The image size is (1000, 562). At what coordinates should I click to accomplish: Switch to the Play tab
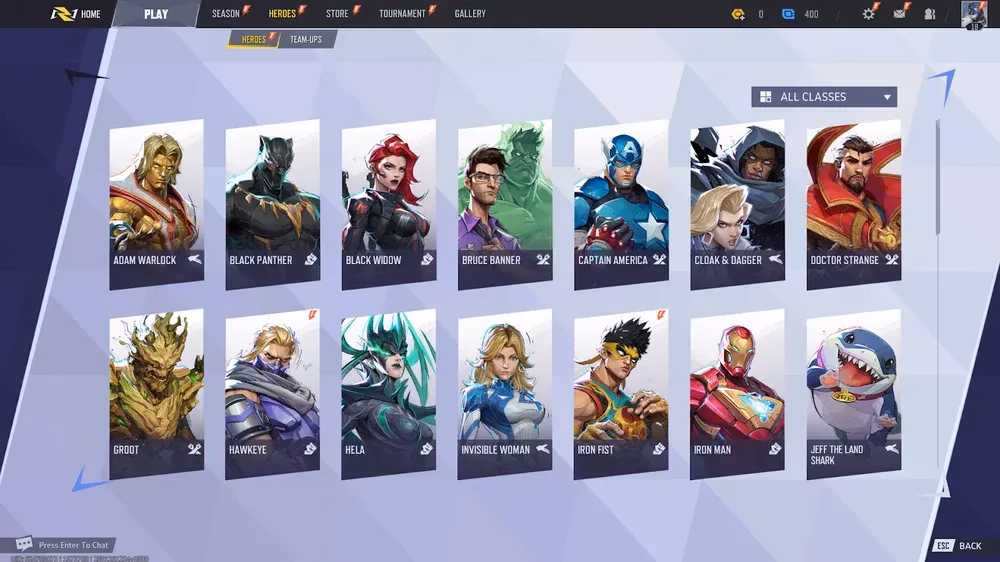pyautogui.click(x=156, y=14)
